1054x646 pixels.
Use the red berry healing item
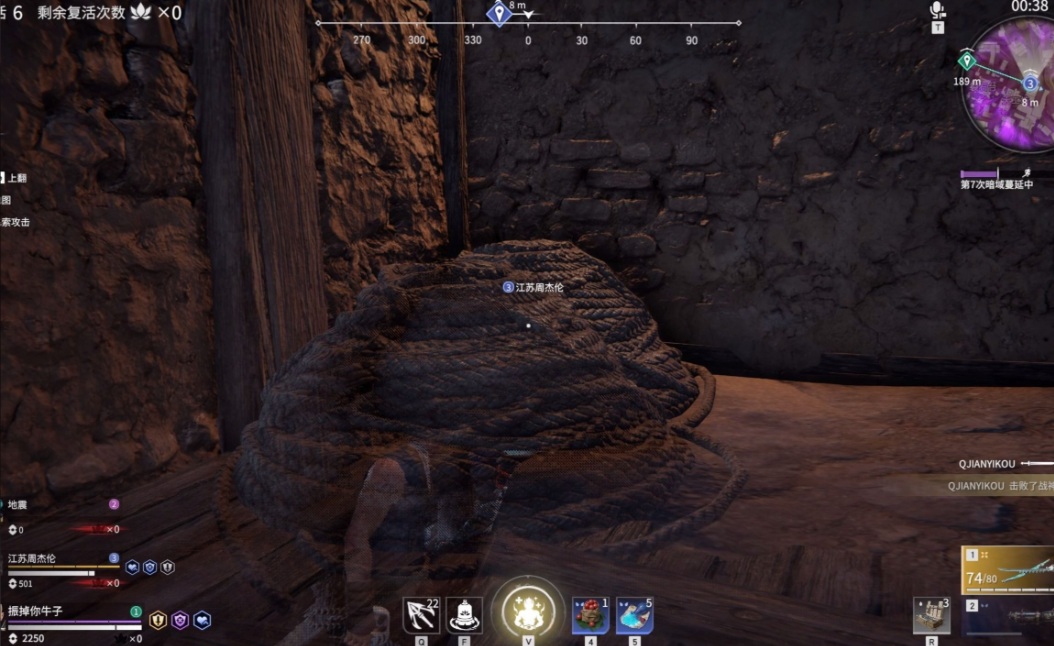(590, 615)
